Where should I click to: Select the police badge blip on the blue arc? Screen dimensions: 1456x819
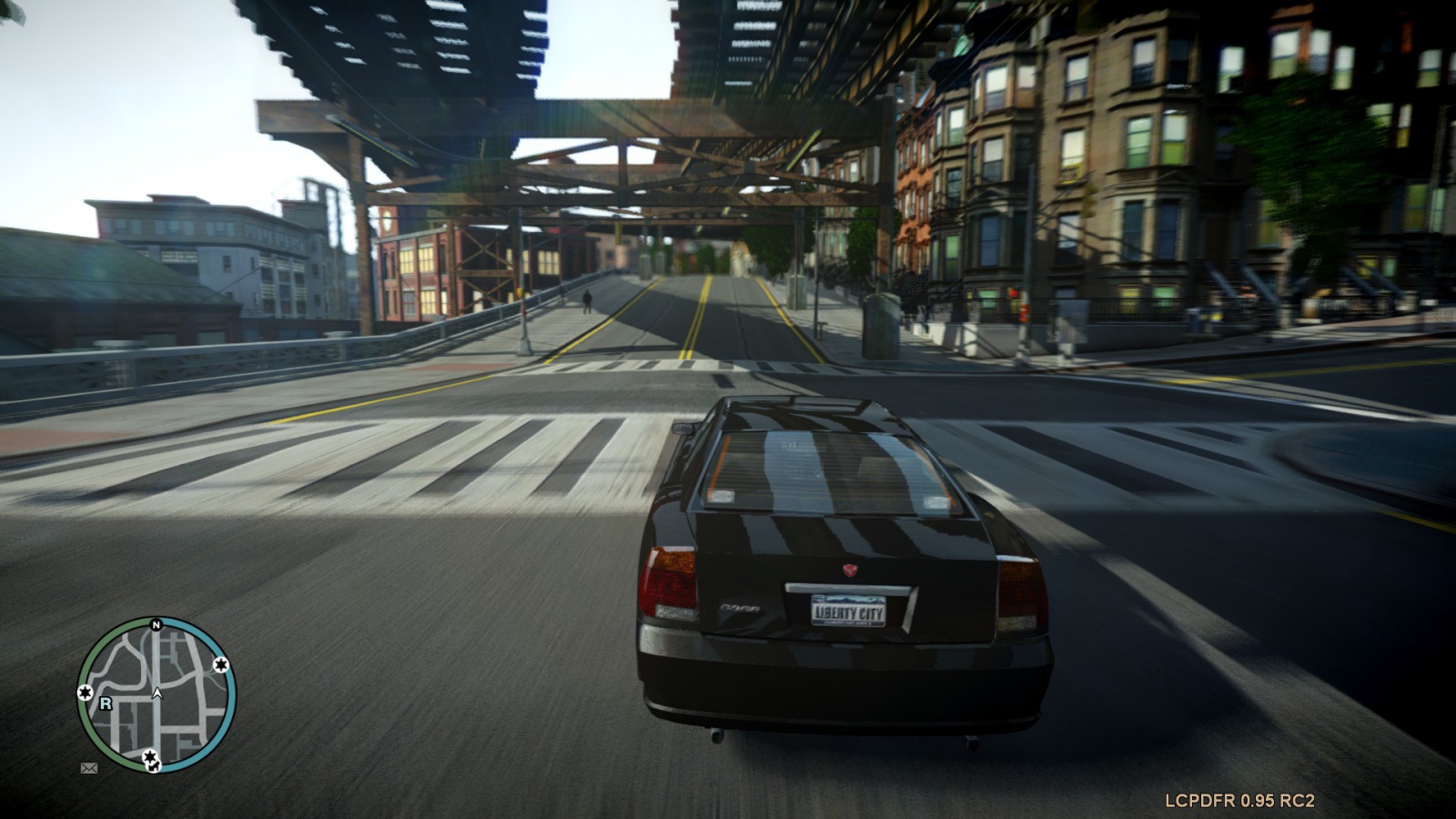pyautogui.click(x=220, y=665)
